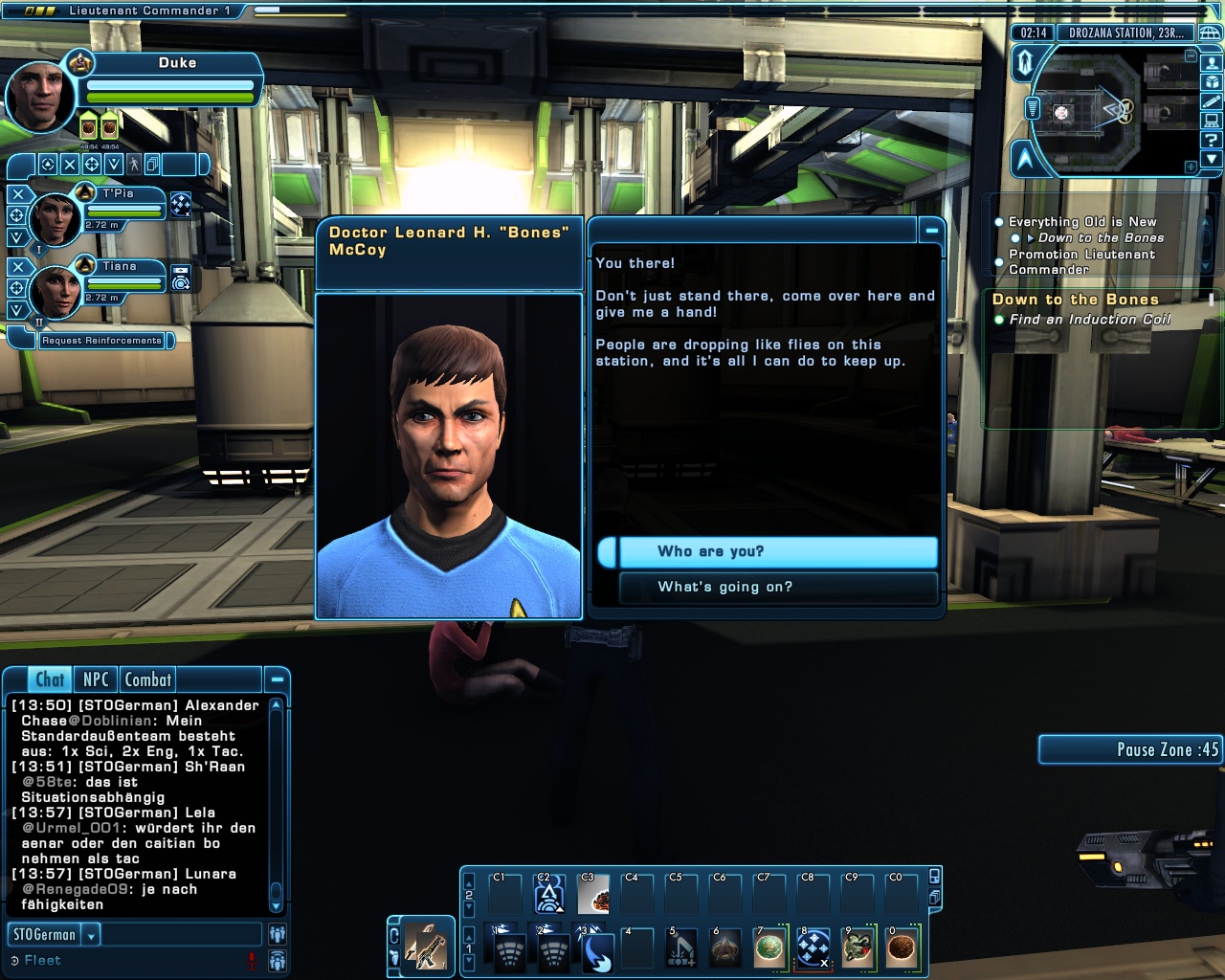Zoom out the minimap with minus button
Image resolution: width=1225 pixels, height=980 pixels.
tap(1191, 56)
